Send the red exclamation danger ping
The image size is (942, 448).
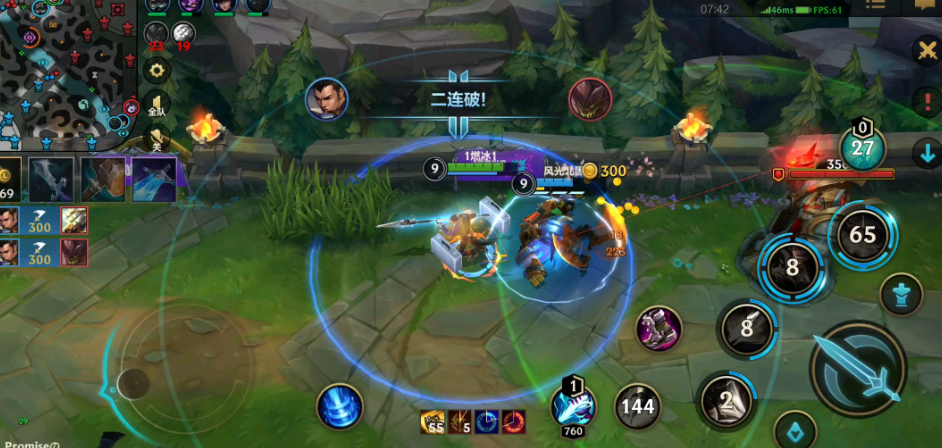[926, 101]
